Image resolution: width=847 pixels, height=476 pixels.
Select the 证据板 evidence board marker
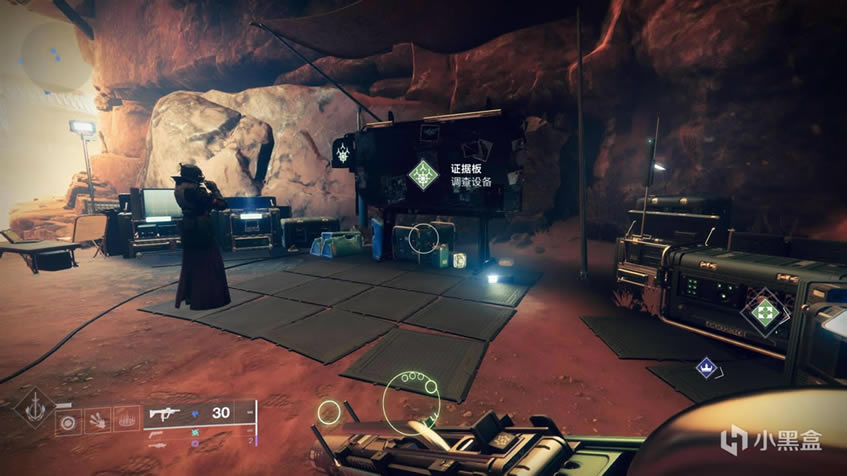tap(424, 175)
